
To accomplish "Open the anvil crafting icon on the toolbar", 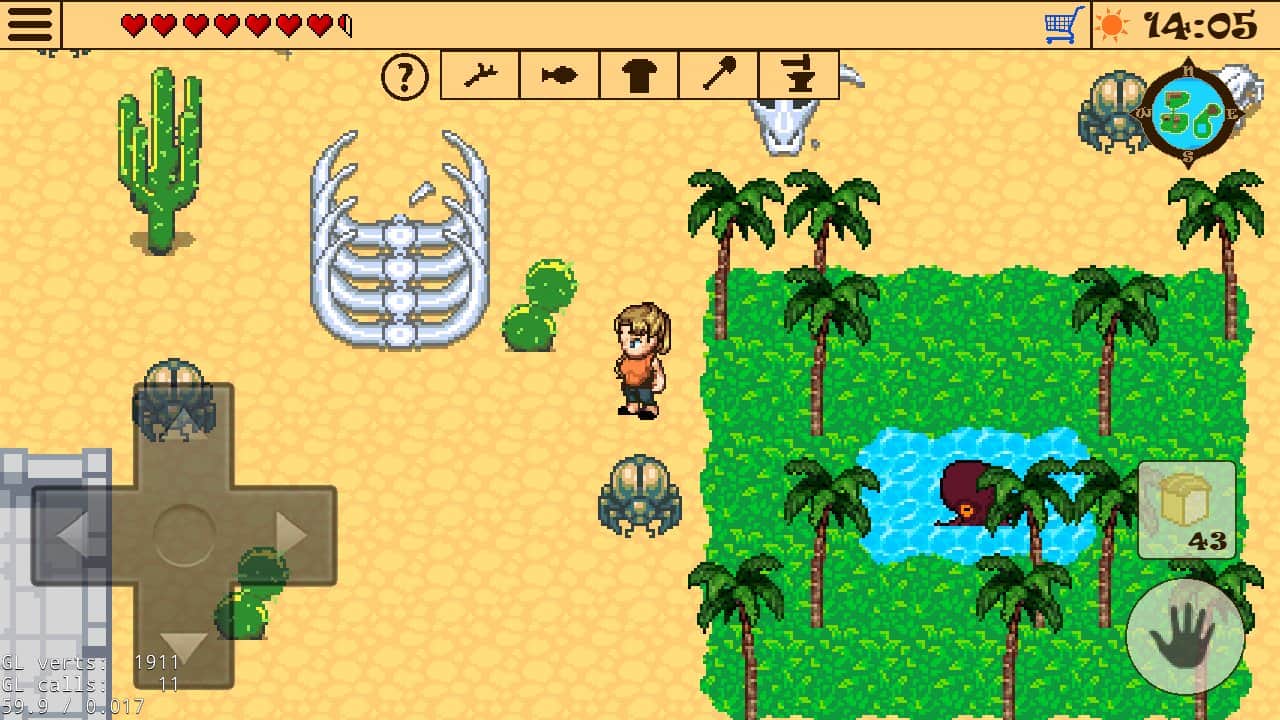I will pyautogui.click(x=798, y=75).
